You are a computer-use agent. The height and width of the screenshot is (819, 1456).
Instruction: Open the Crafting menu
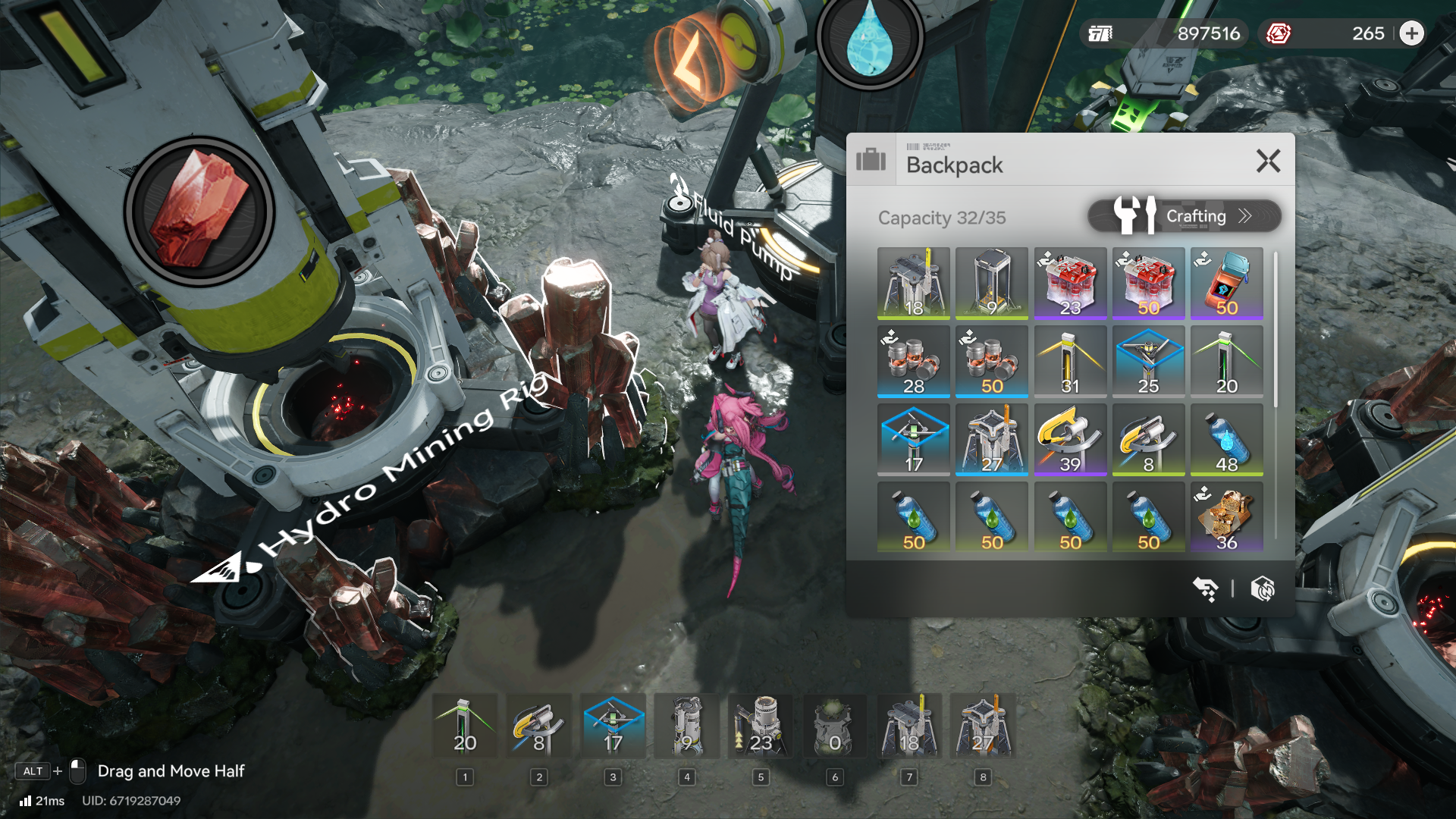click(x=1185, y=216)
